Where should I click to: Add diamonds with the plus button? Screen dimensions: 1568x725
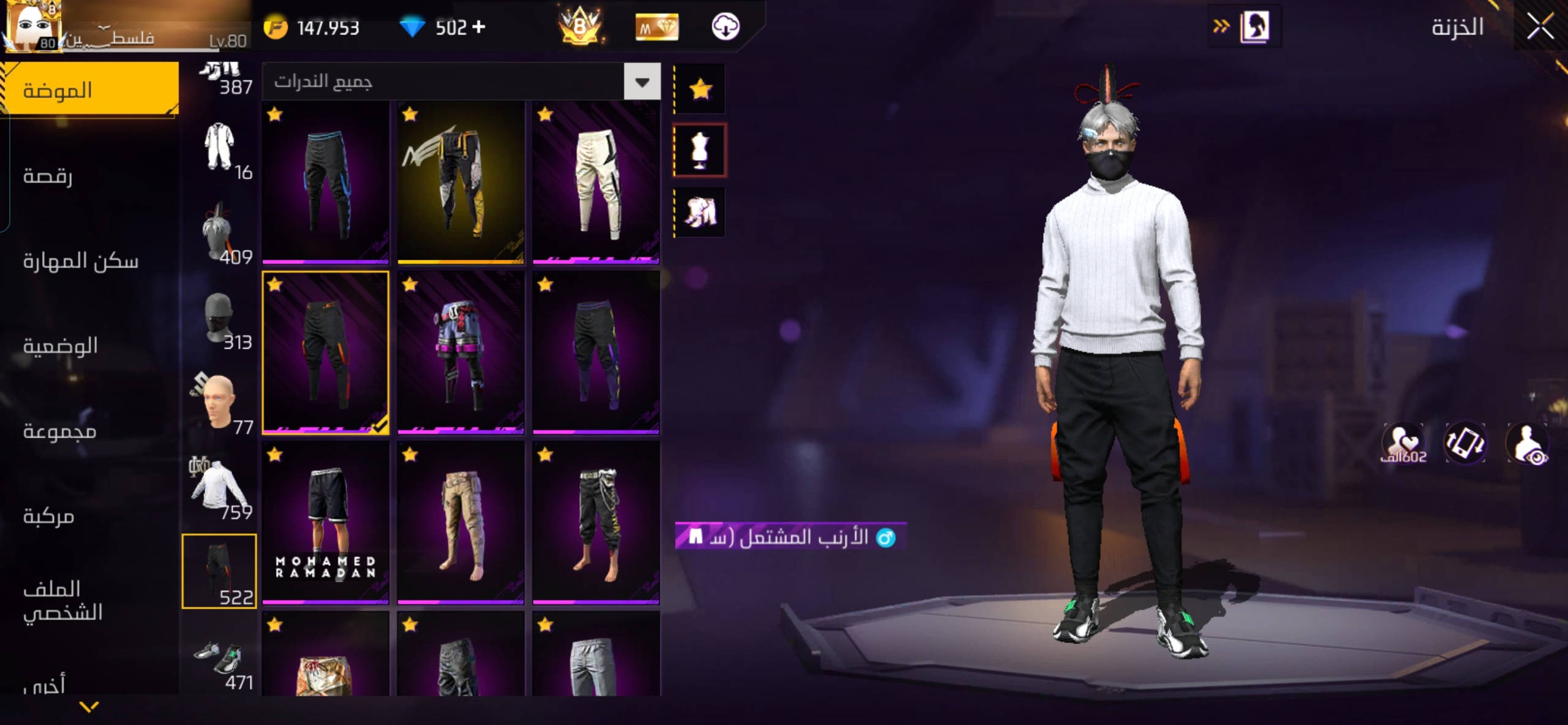tap(479, 27)
